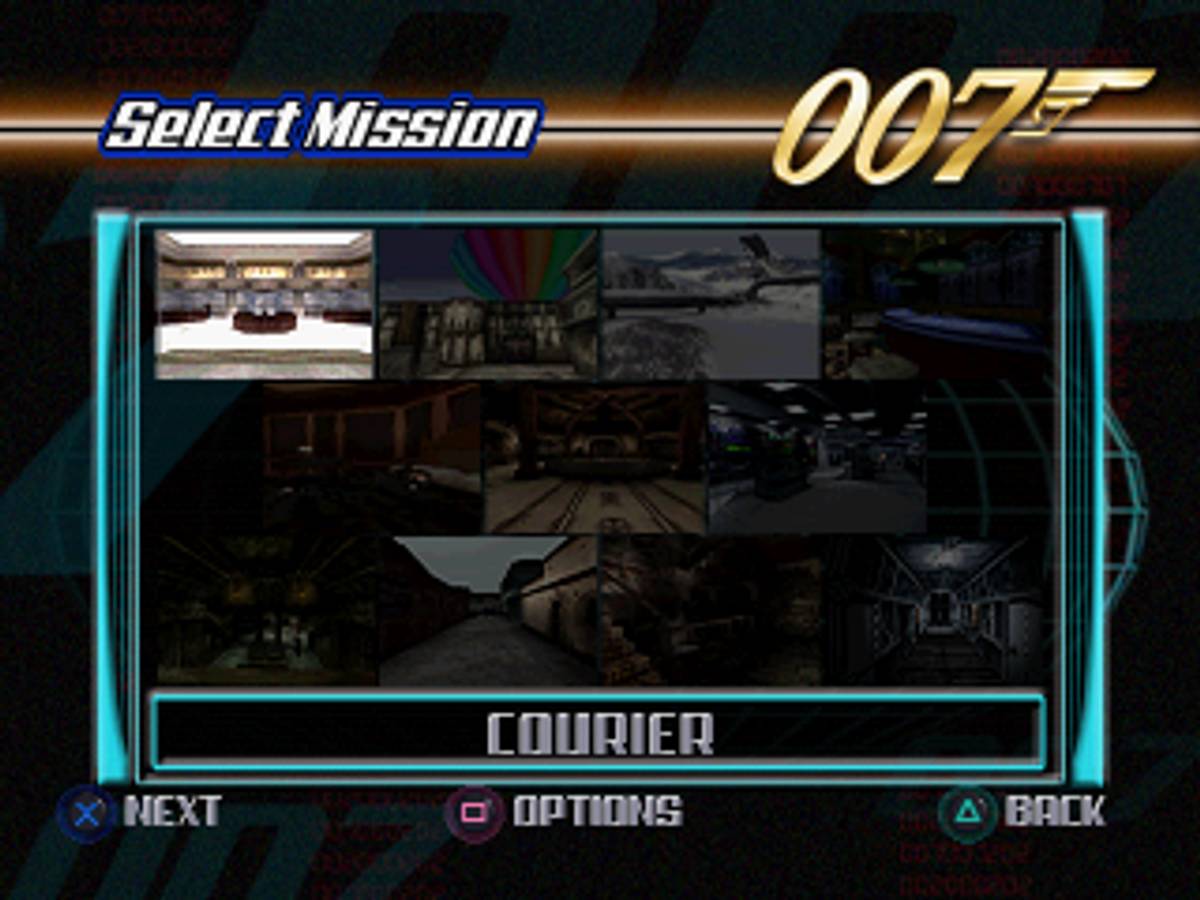Select the dark brown ruins mission thumbnail

coord(711,610)
